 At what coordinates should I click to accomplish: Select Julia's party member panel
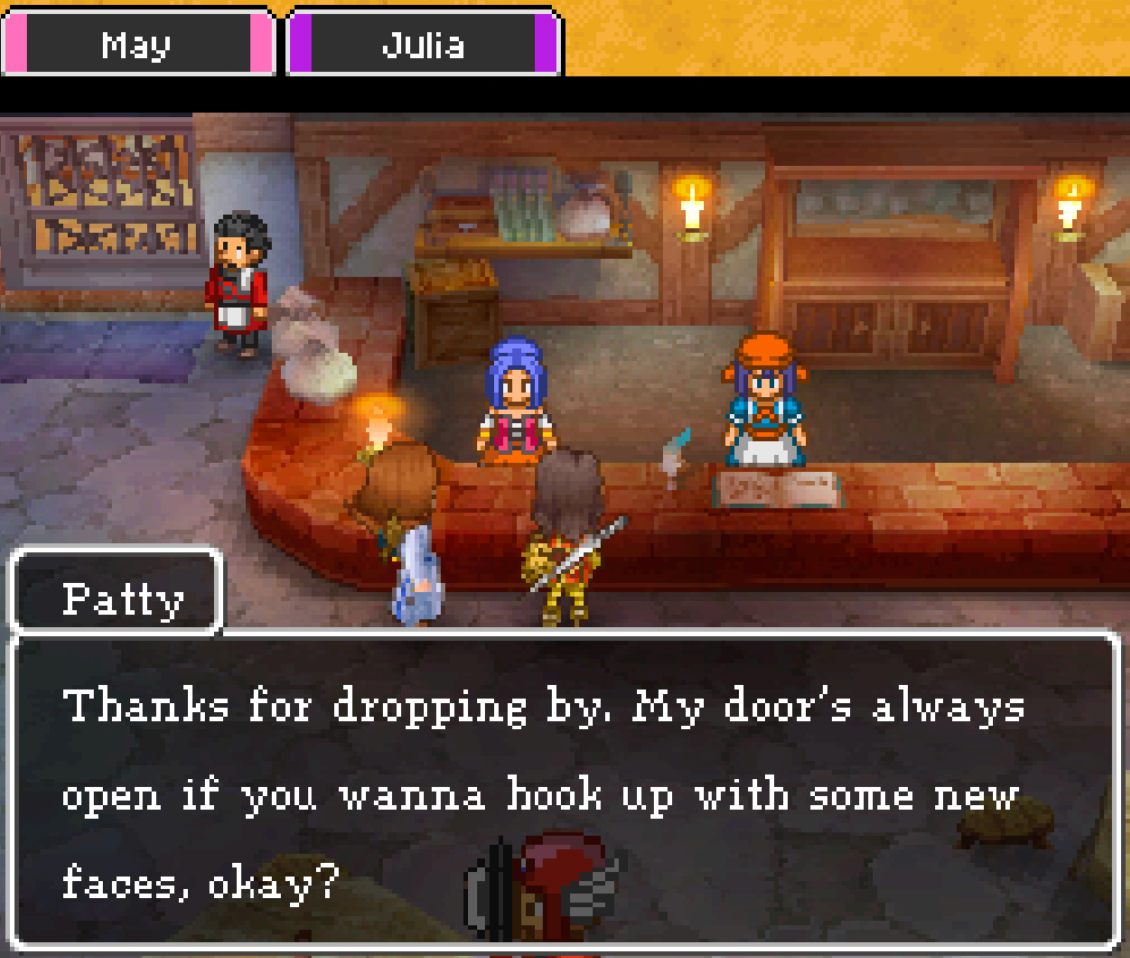[423, 44]
